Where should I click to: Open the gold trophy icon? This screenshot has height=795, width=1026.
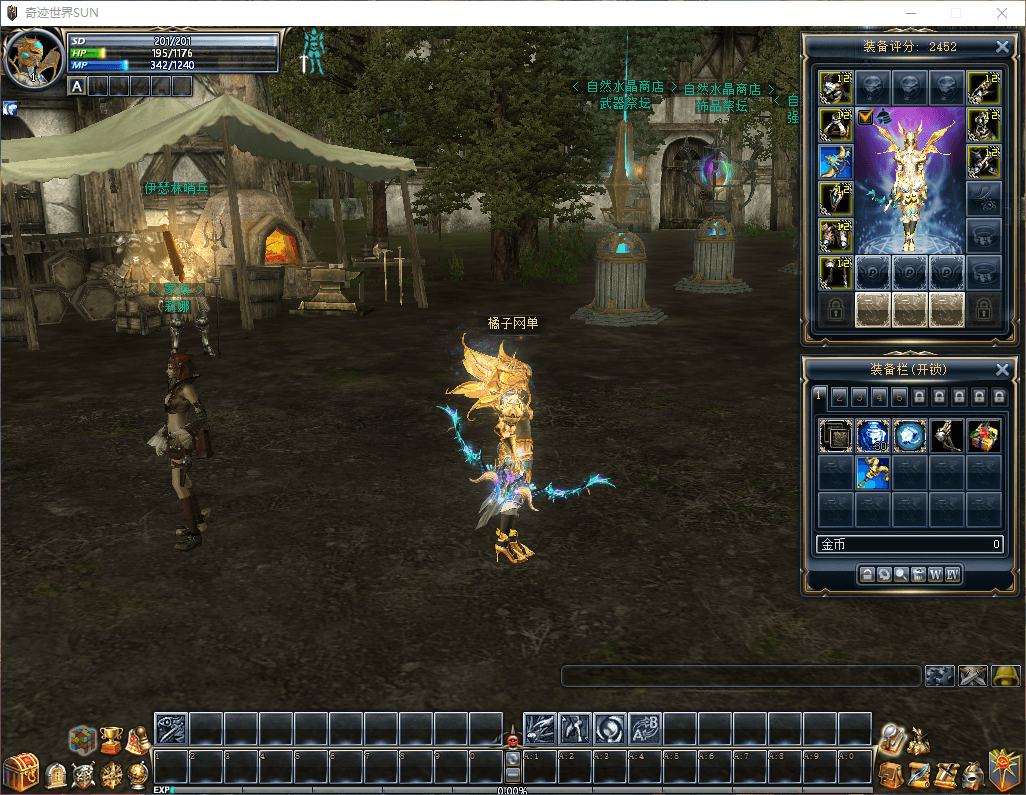(x=110, y=740)
